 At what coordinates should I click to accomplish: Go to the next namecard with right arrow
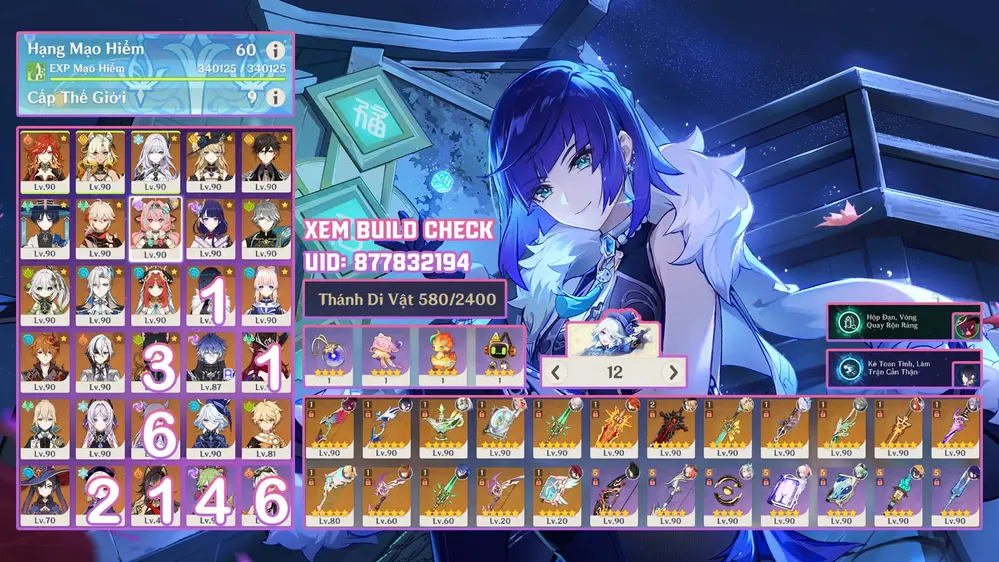pos(673,372)
